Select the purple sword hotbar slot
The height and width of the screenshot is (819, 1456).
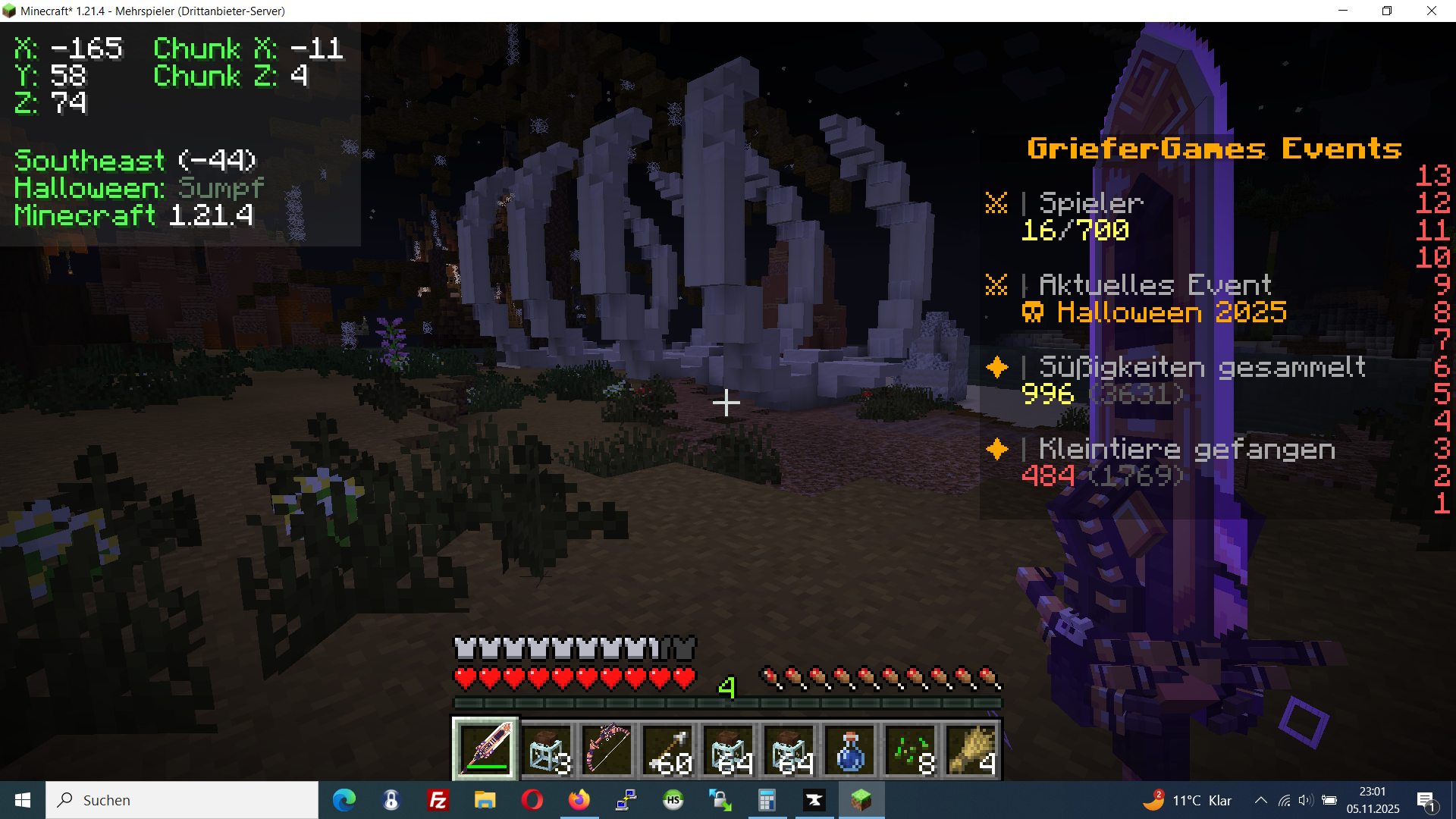(x=485, y=749)
